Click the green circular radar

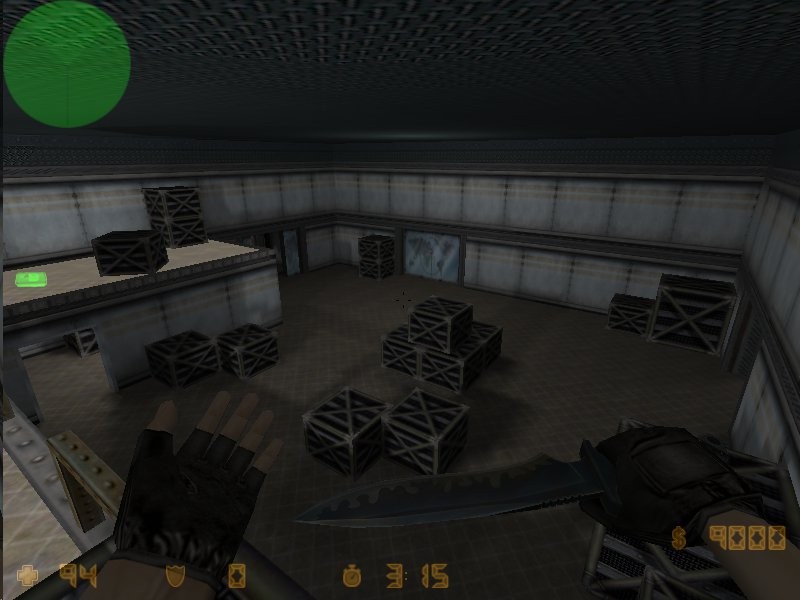[x=66, y=64]
